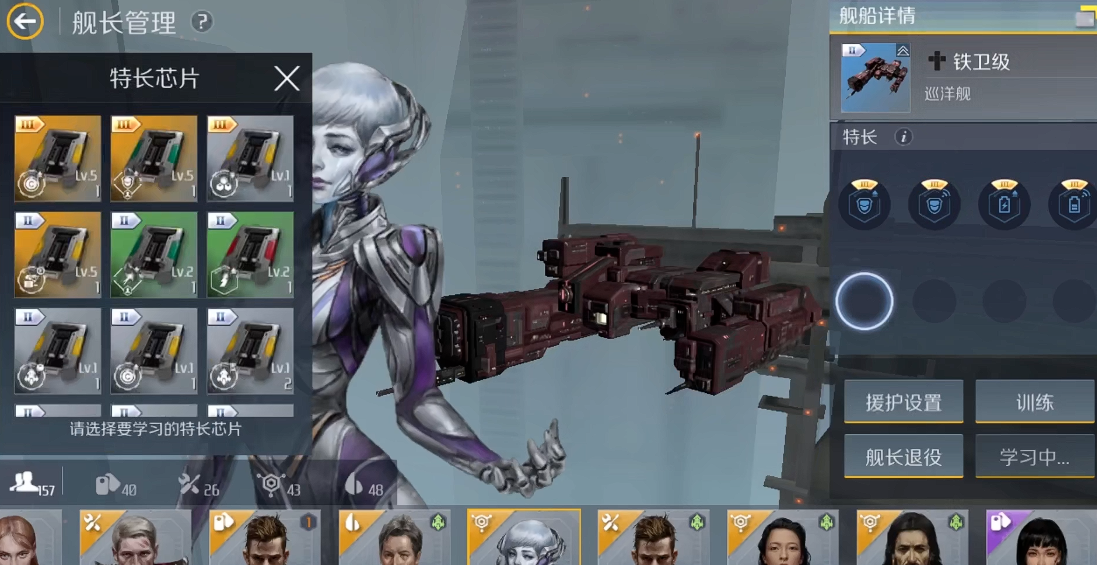Select the green Lv.2 chip with red stripes
1097x565 pixels.
click(250, 254)
